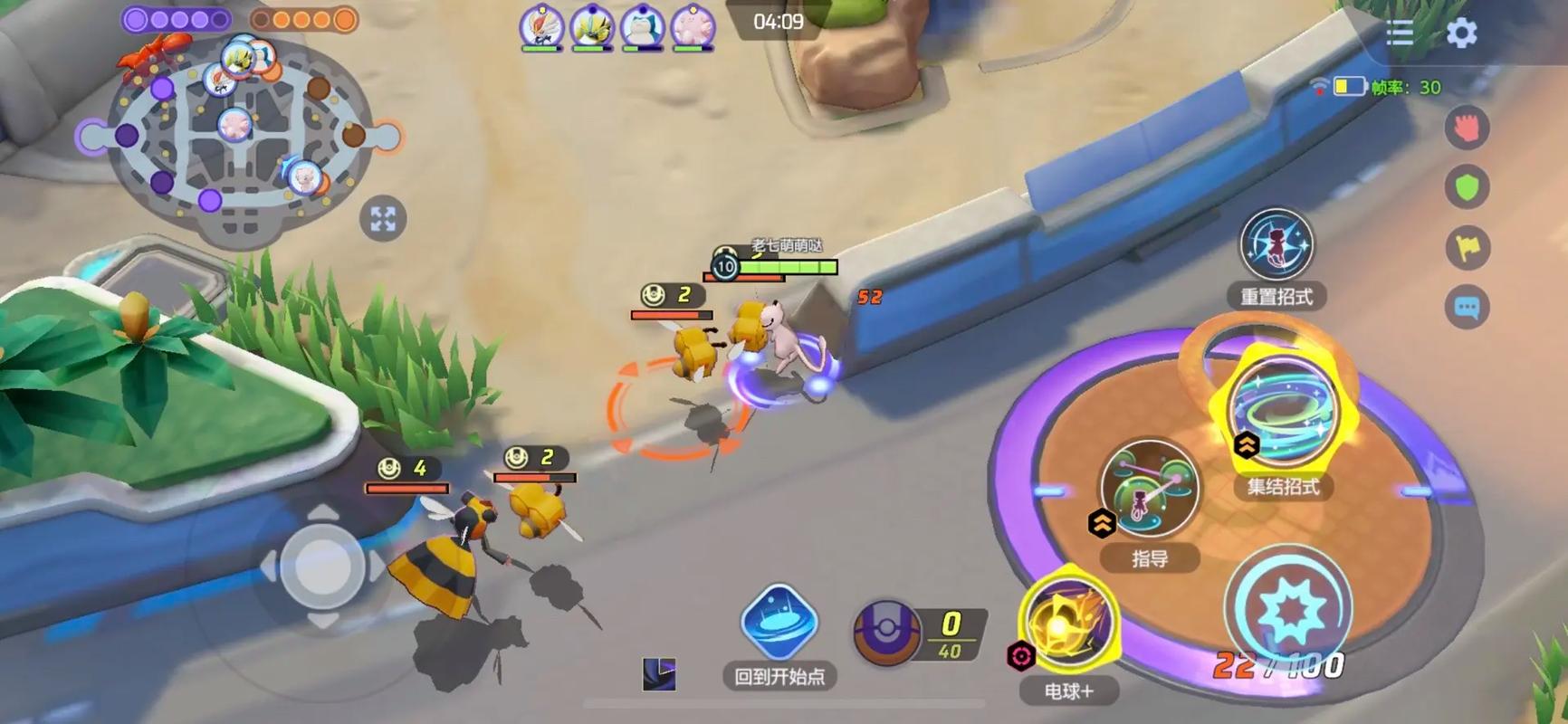Select Cinderace teammate portrait
Image resolution: width=1568 pixels, height=724 pixels.
click(x=541, y=27)
